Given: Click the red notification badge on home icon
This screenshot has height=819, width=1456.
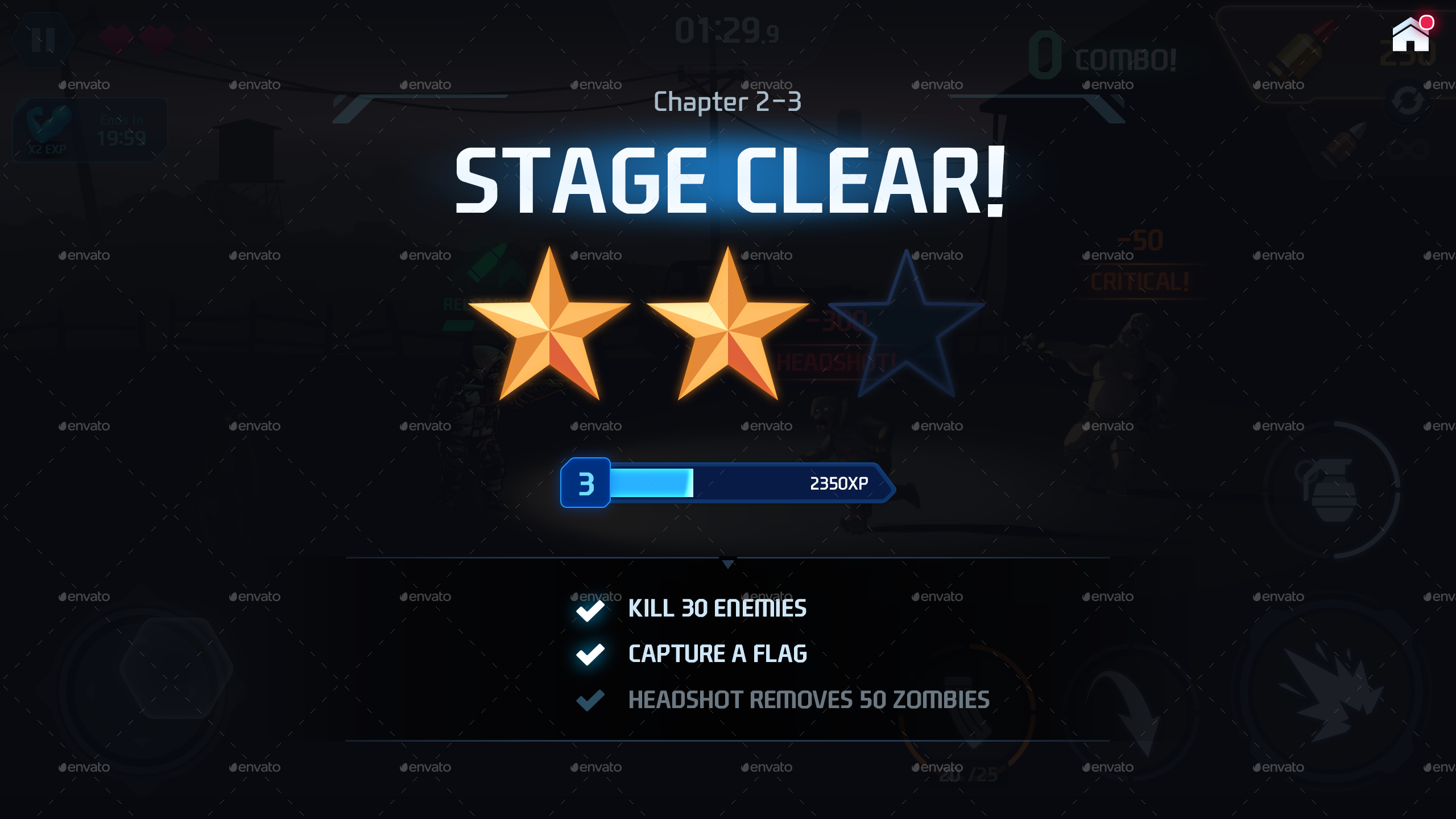Looking at the screenshot, I should pyautogui.click(x=1426, y=22).
